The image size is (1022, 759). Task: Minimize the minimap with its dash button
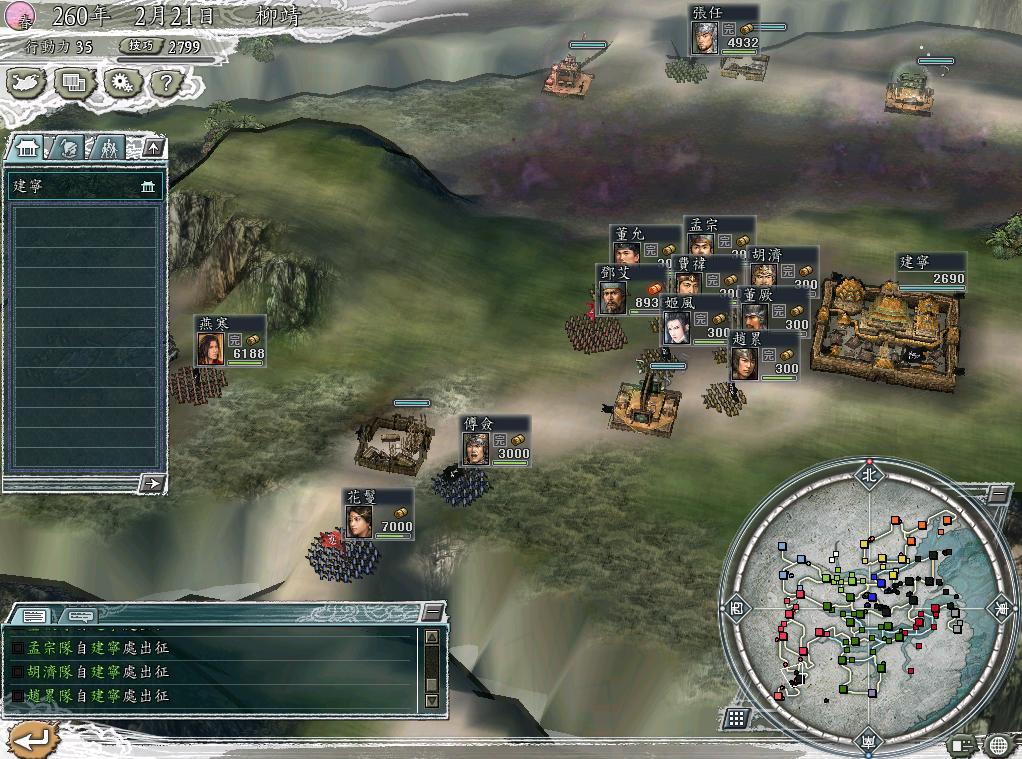998,494
